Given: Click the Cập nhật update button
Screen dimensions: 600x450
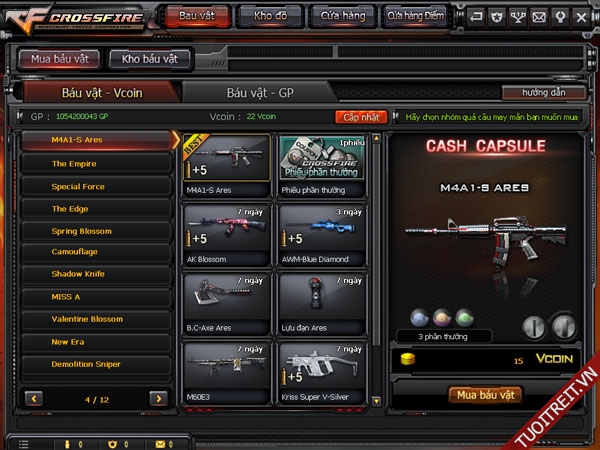Looking at the screenshot, I should click(x=361, y=117).
